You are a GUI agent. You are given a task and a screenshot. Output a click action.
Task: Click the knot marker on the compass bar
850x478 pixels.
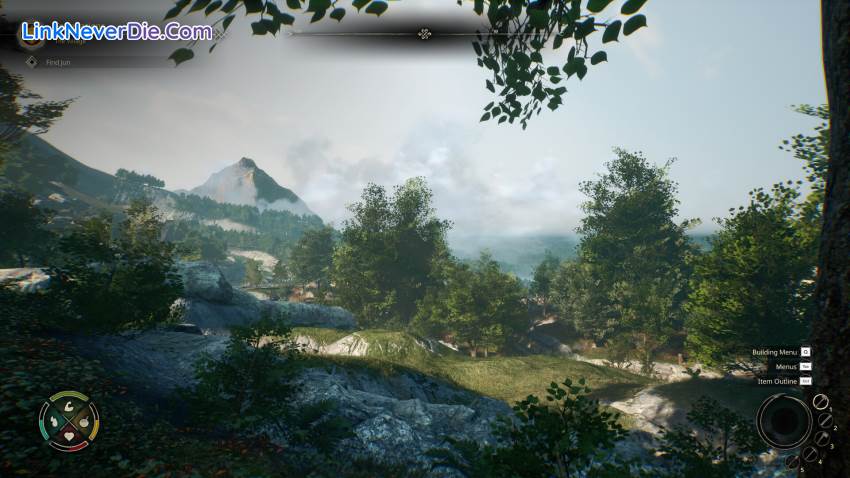click(x=425, y=34)
